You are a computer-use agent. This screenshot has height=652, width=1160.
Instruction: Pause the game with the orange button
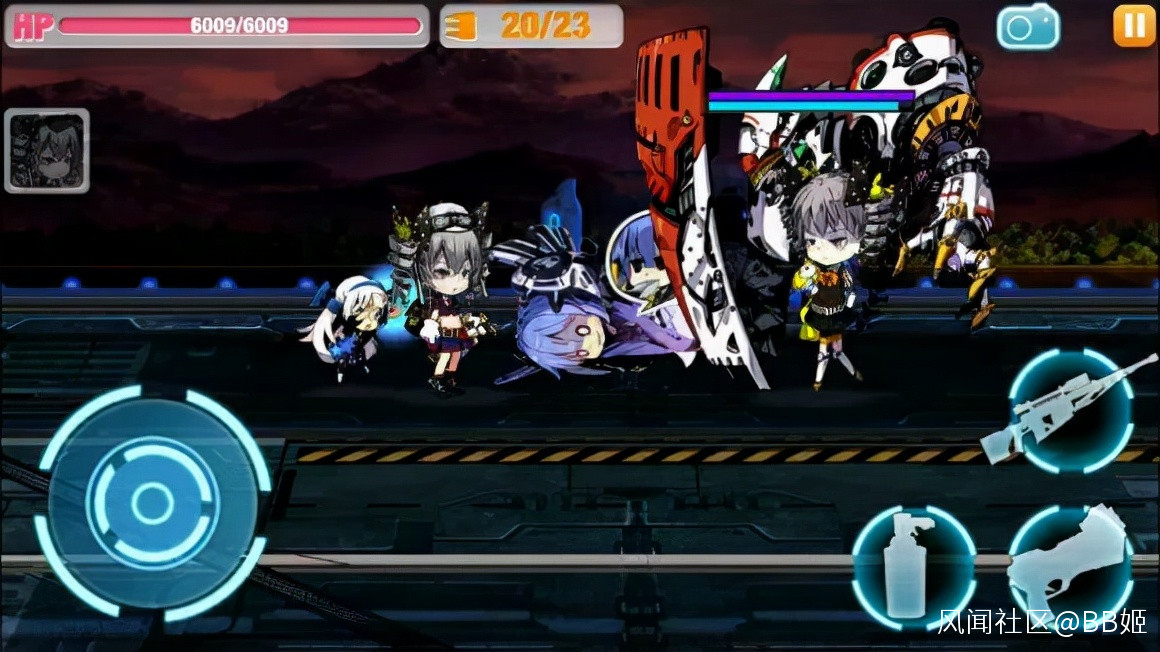pos(1134,26)
